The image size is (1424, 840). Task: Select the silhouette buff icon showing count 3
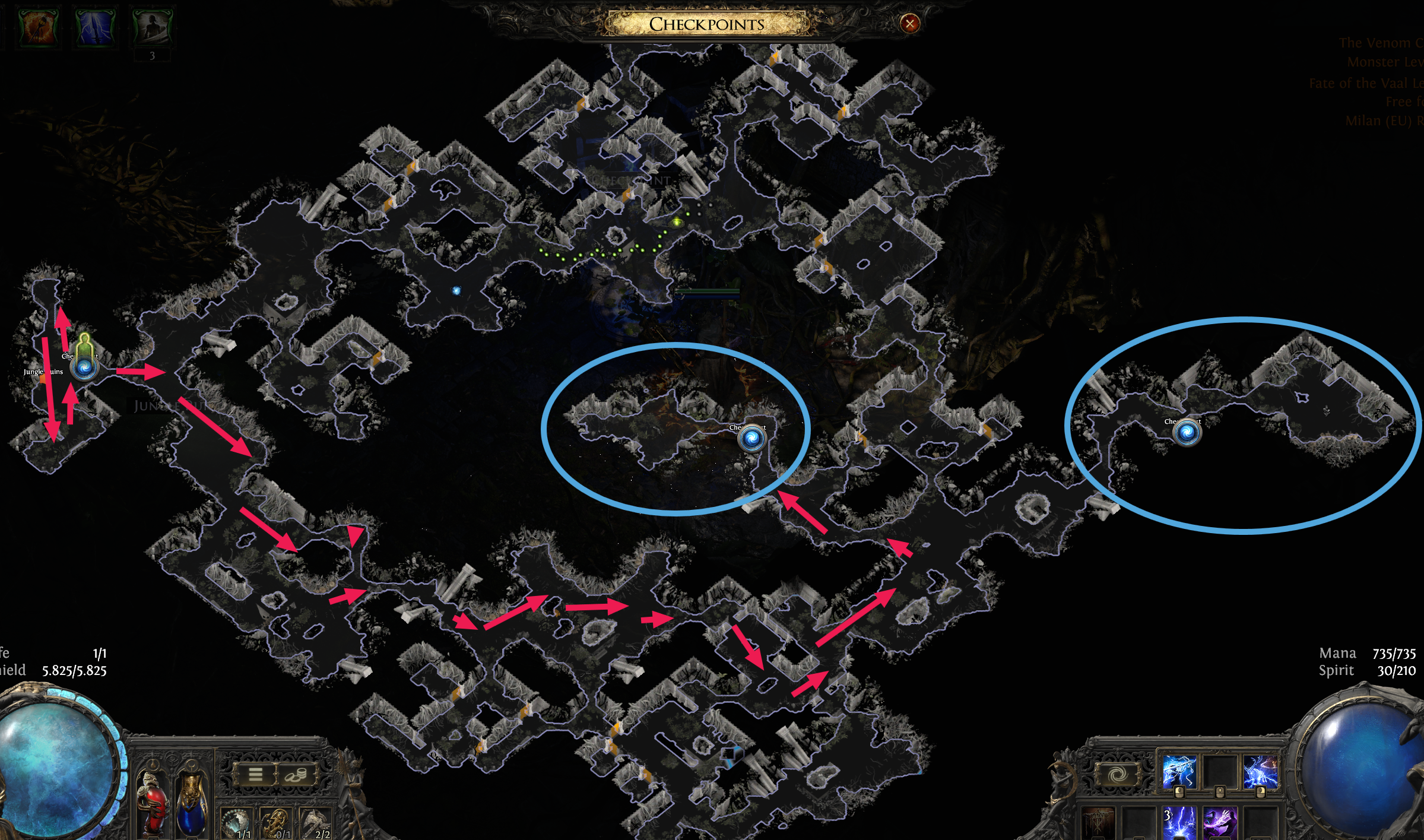coord(151,26)
